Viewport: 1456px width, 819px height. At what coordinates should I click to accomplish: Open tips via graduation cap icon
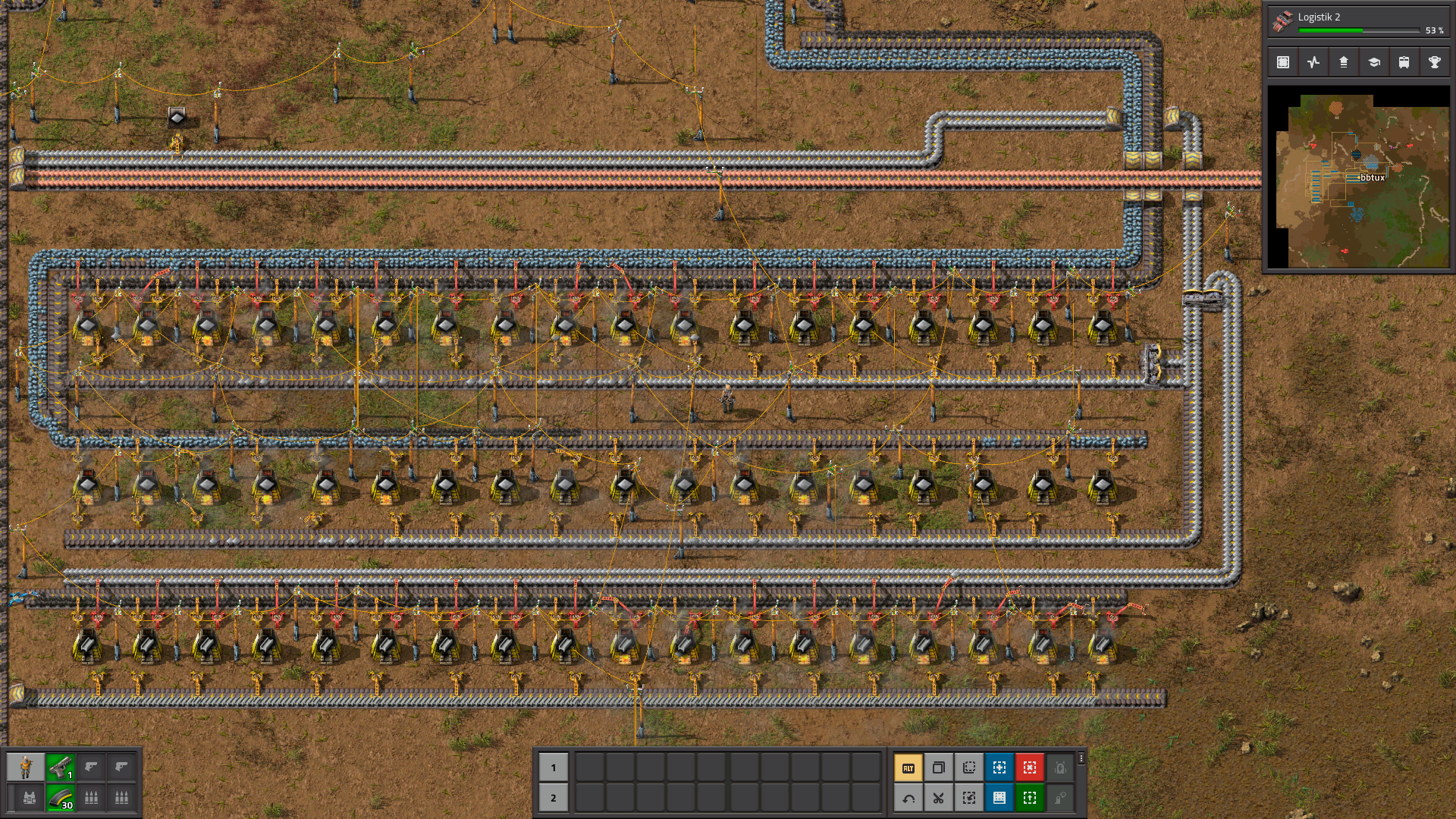tap(1373, 62)
